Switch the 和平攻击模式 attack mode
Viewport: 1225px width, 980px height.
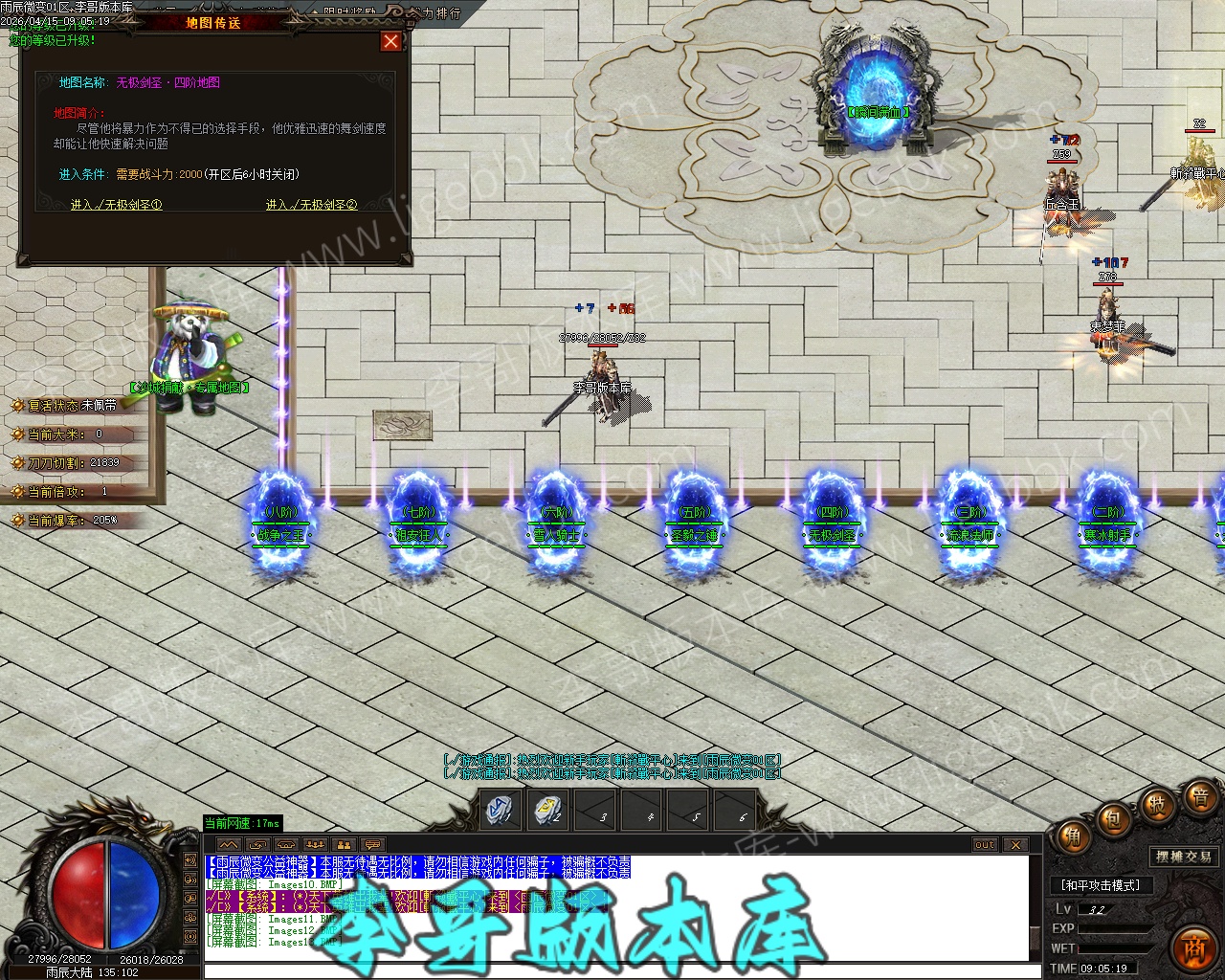(x=1101, y=885)
